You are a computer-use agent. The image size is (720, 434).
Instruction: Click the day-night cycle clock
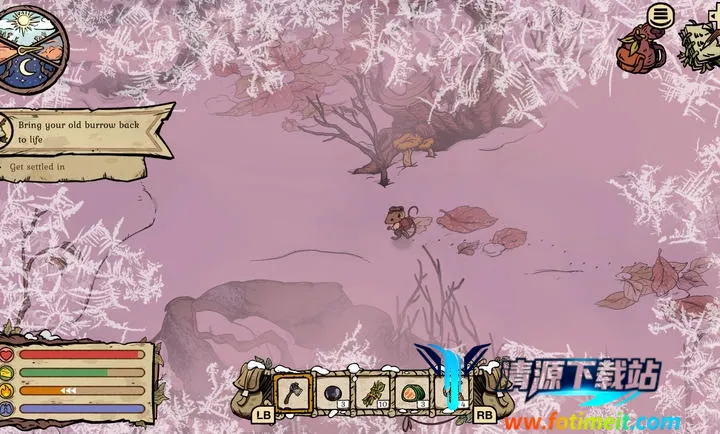pos(33,44)
